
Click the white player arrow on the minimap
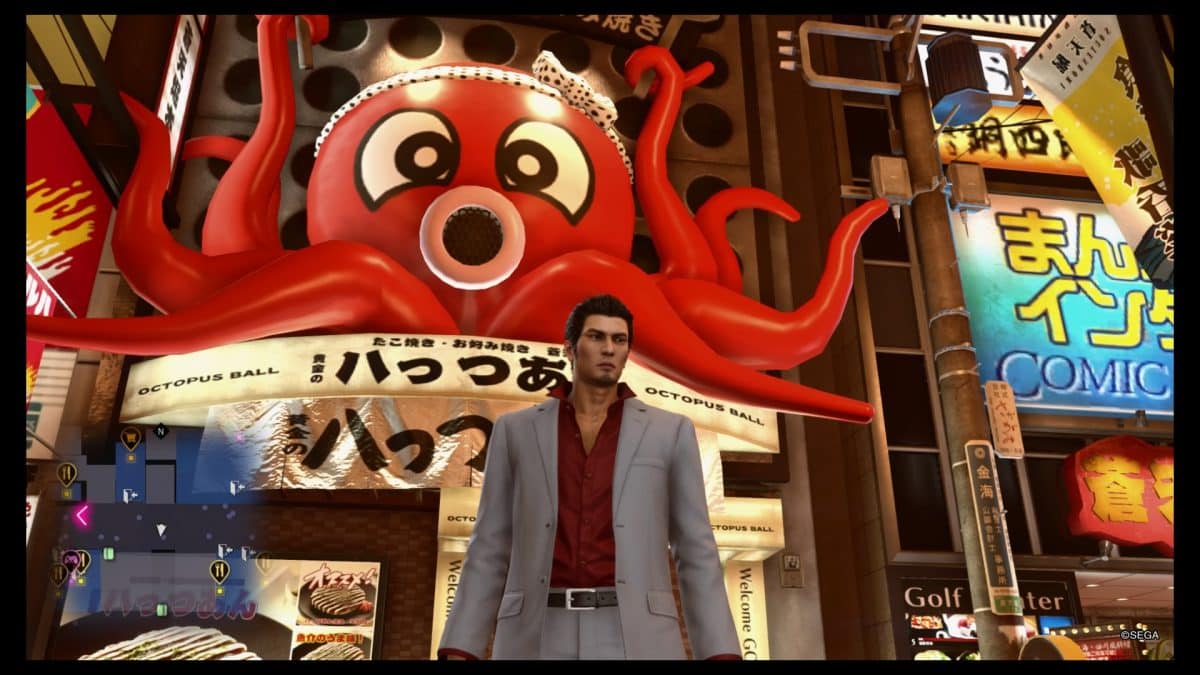click(x=161, y=530)
